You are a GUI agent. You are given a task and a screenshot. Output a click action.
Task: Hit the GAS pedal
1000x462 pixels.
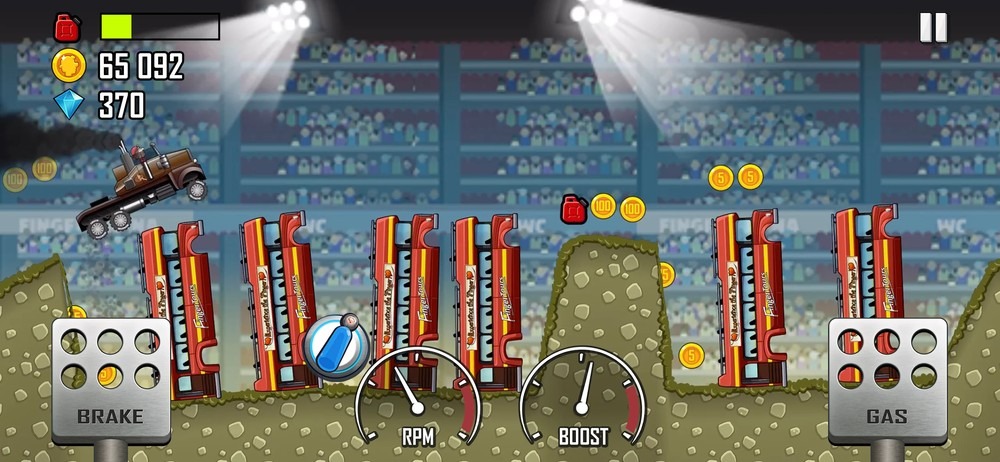887,380
